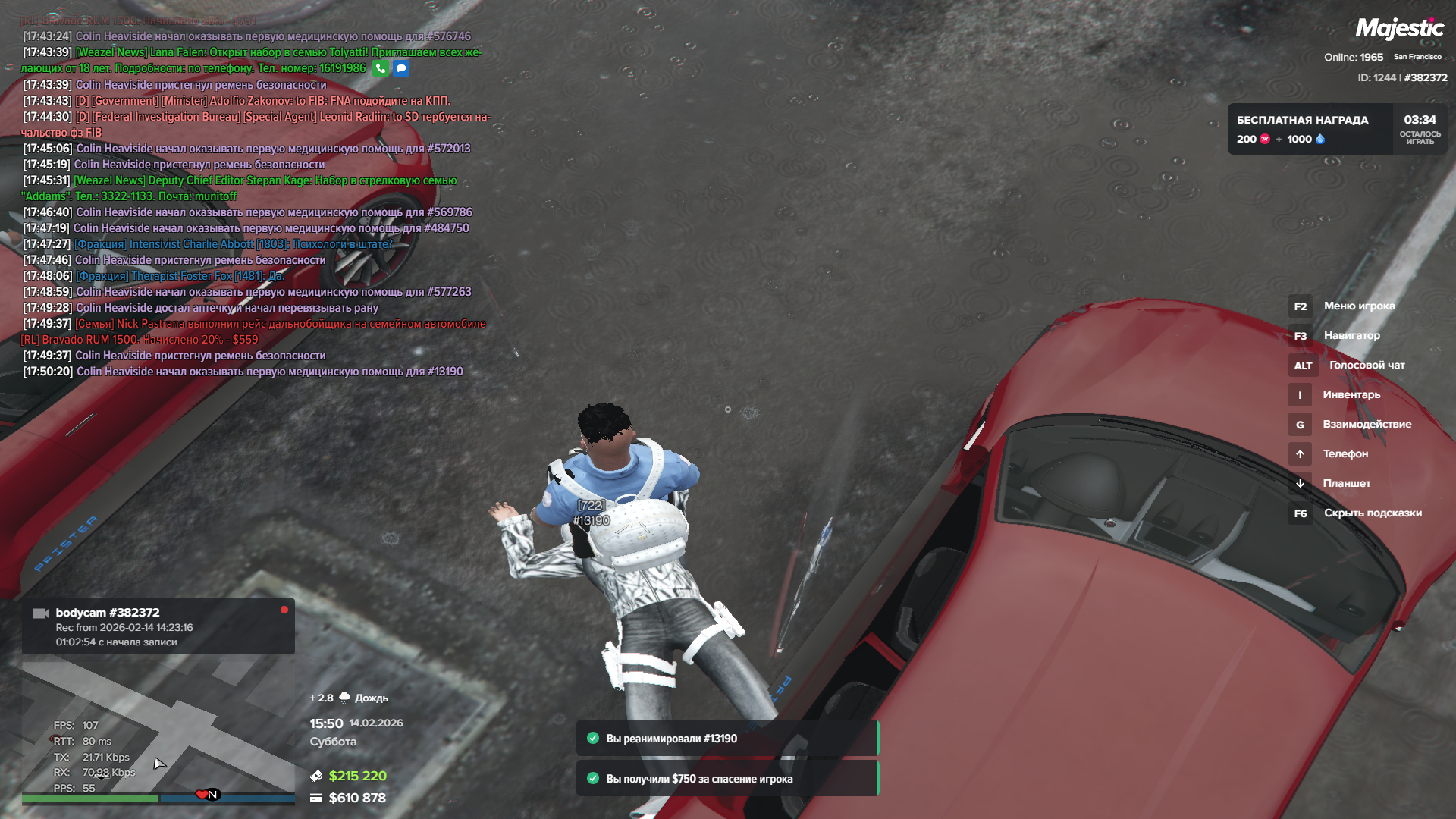Screen dimensions: 1456x819
Task: Open the free reward panel
Action: [1336, 129]
